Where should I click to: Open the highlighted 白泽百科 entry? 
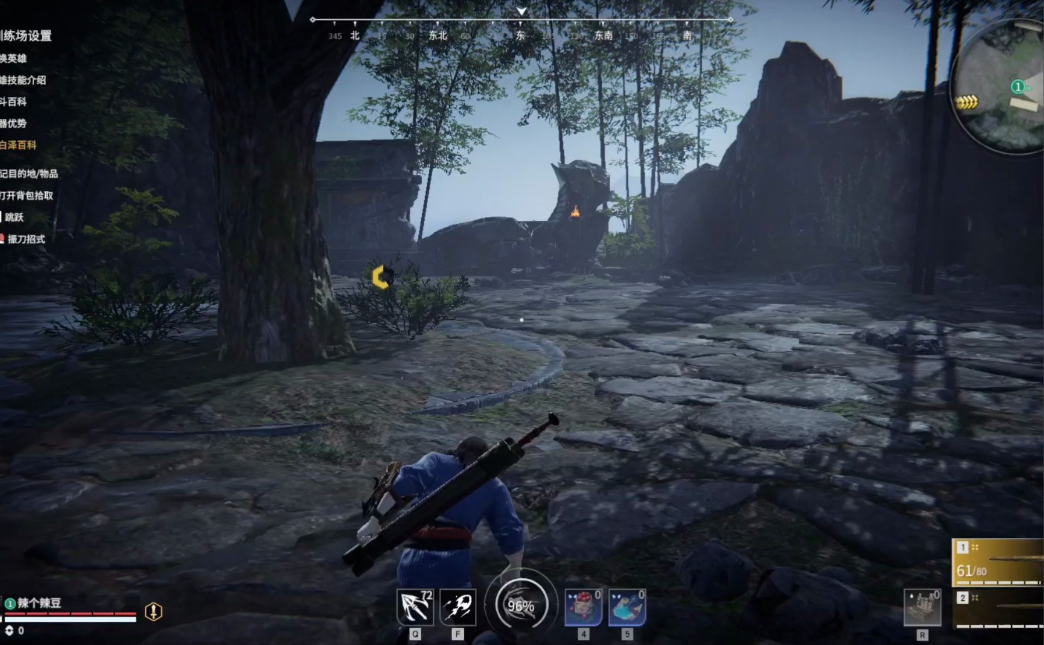18,145
